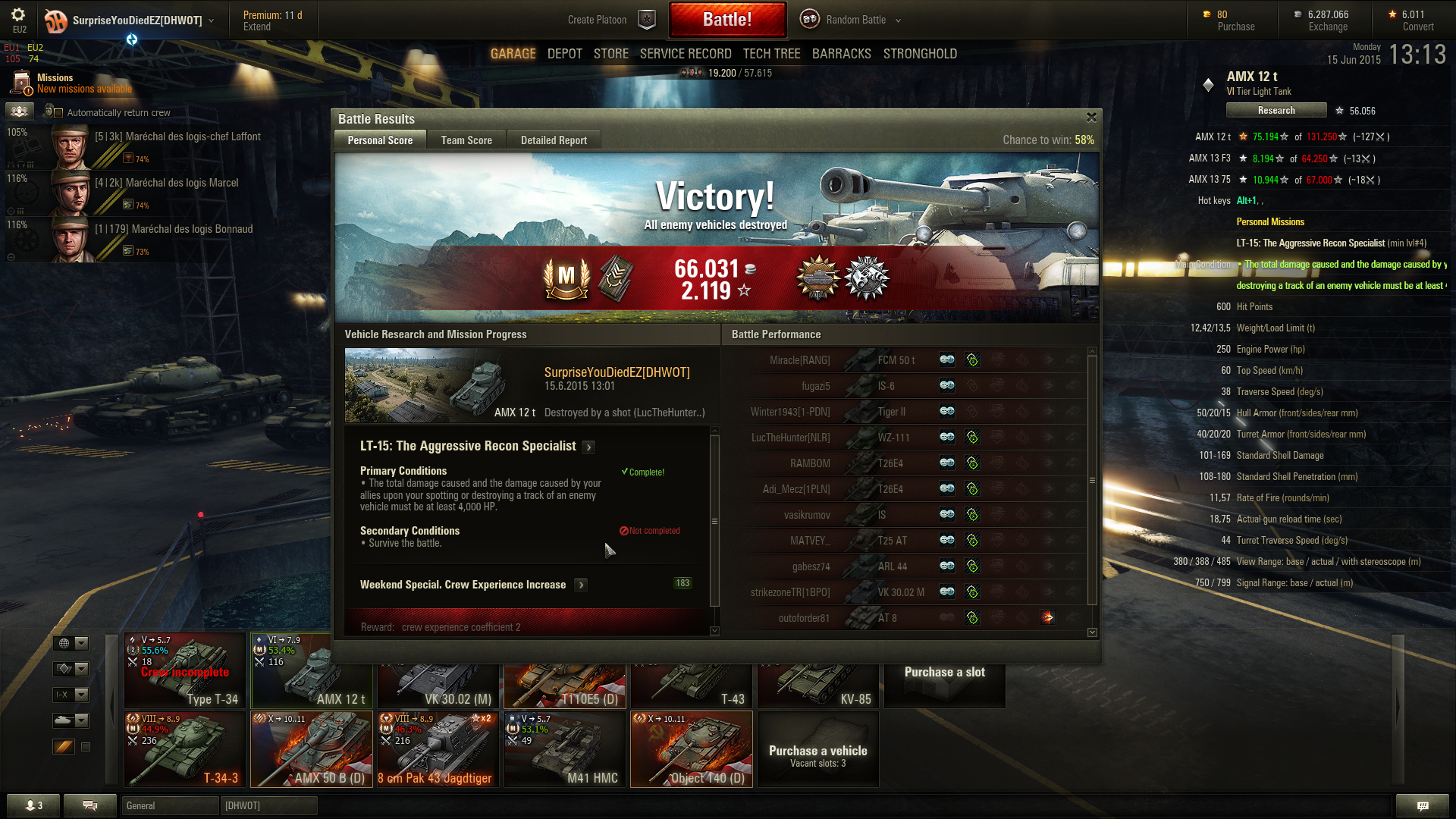
Task: Open the game settings gear menu
Action: tap(18, 15)
